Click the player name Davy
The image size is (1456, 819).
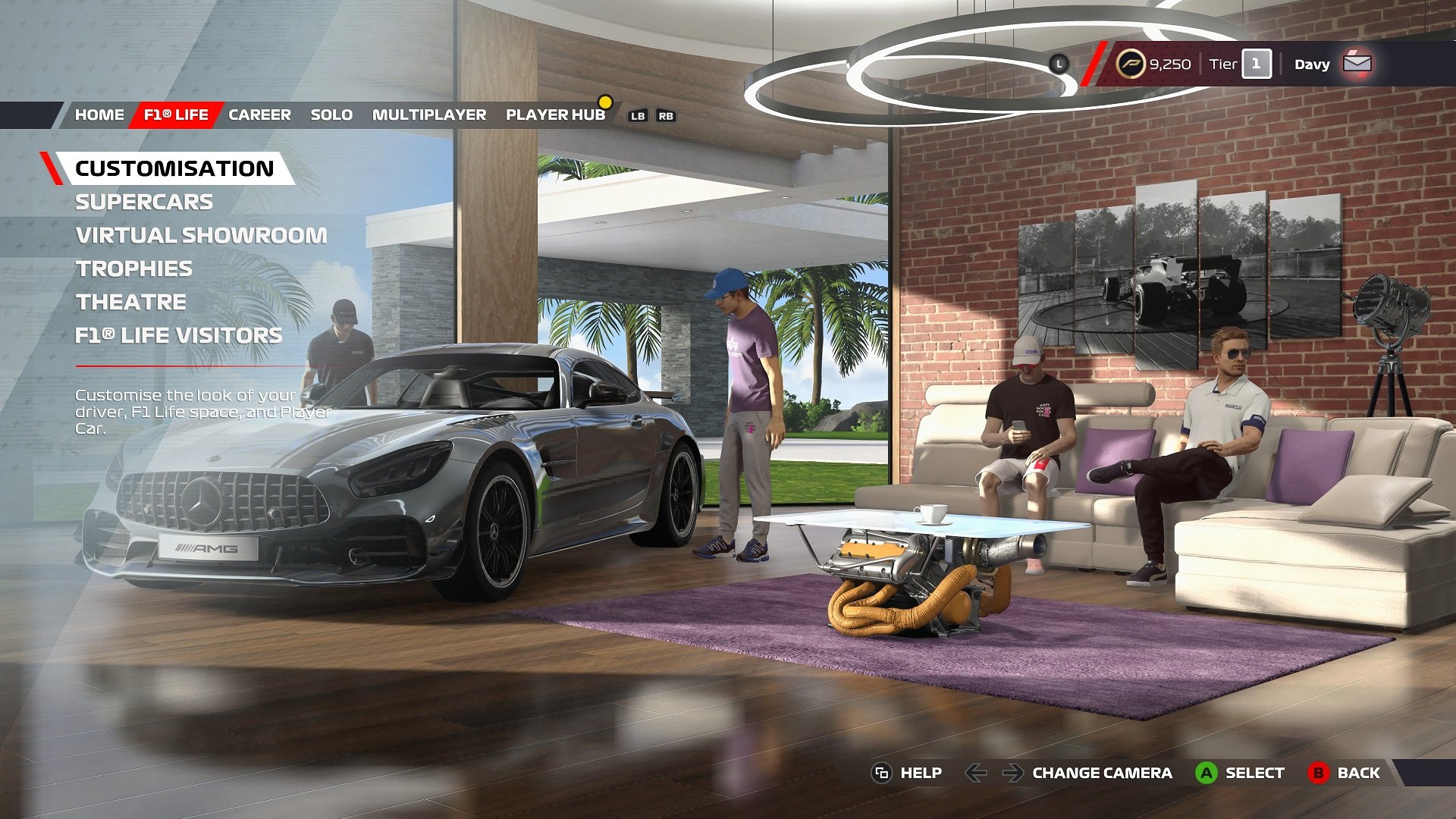tap(1311, 64)
